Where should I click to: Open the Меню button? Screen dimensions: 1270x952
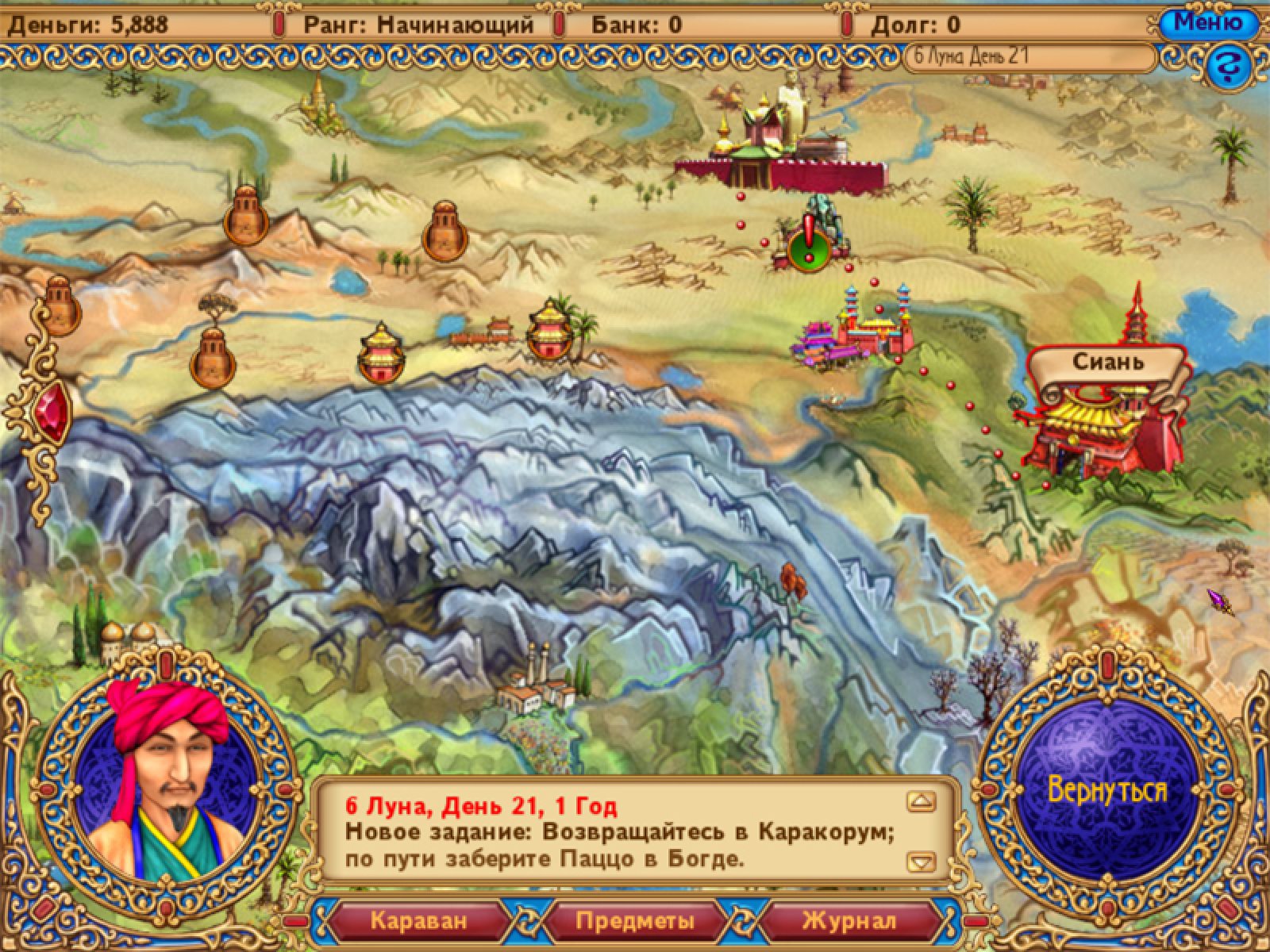(1208, 23)
